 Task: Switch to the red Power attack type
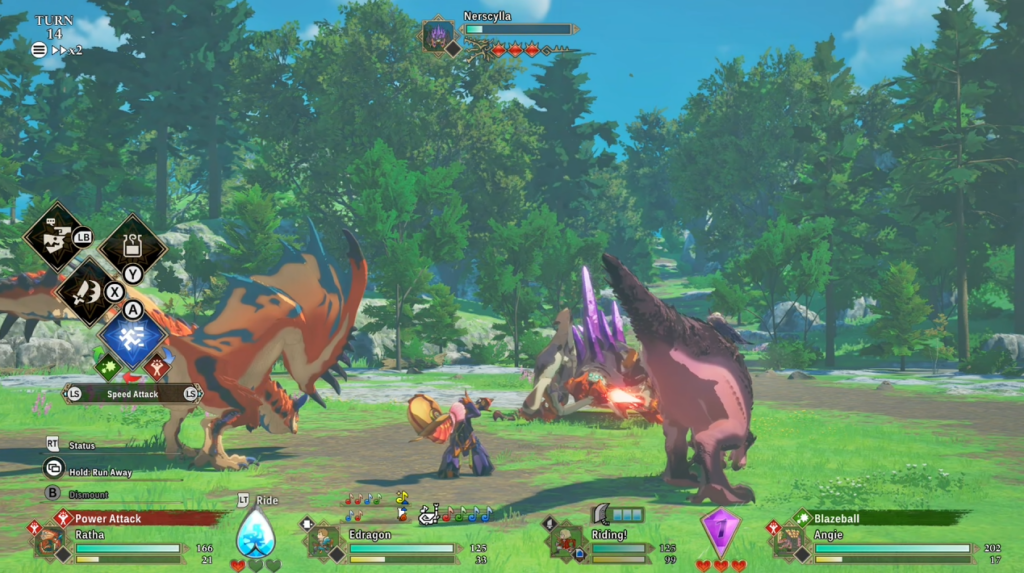(x=157, y=367)
